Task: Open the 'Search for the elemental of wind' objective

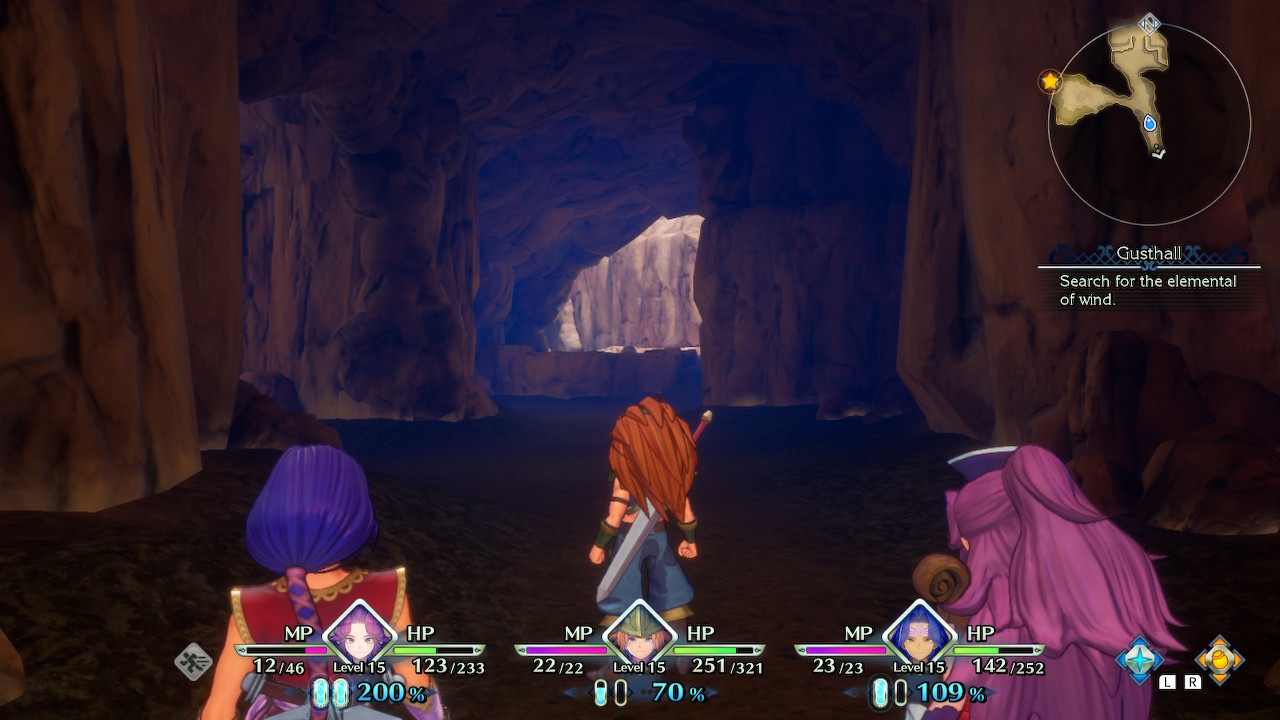Action: point(1148,290)
